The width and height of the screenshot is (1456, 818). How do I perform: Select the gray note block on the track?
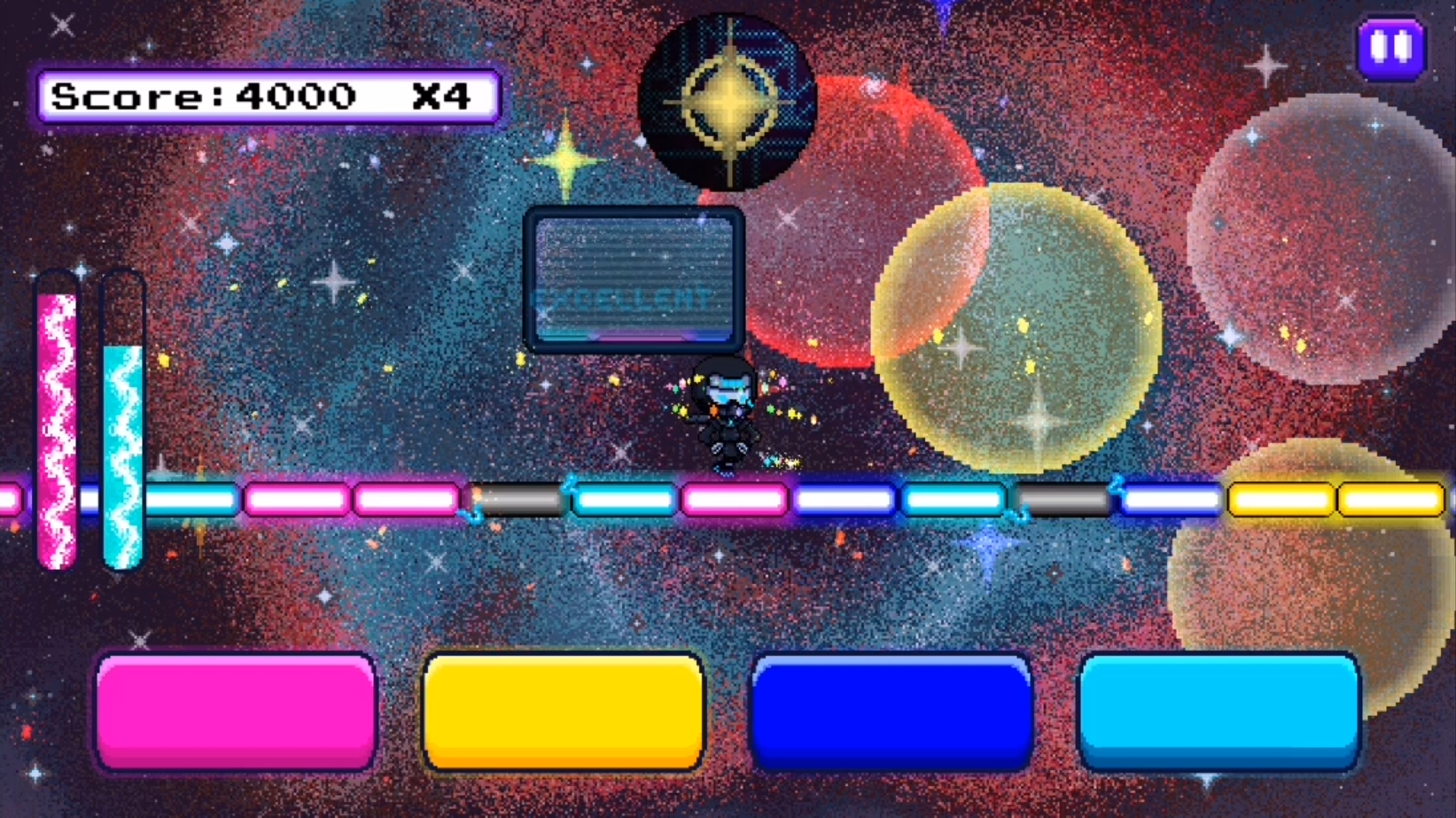pos(518,499)
